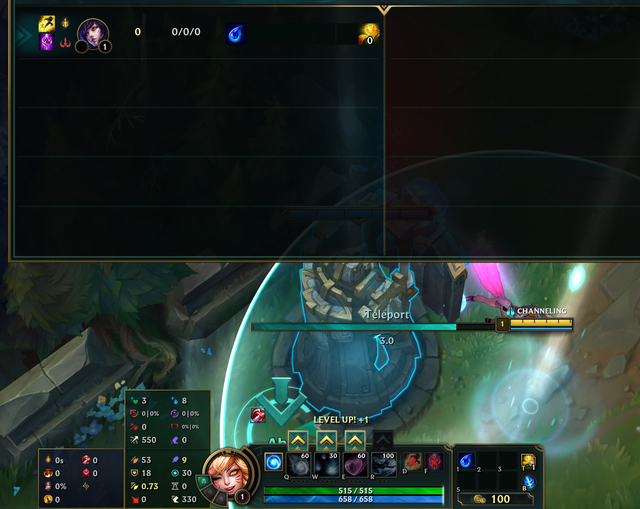Select the blue item in inventory slot 1
This screenshot has height=509, width=640.
point(467,460)
